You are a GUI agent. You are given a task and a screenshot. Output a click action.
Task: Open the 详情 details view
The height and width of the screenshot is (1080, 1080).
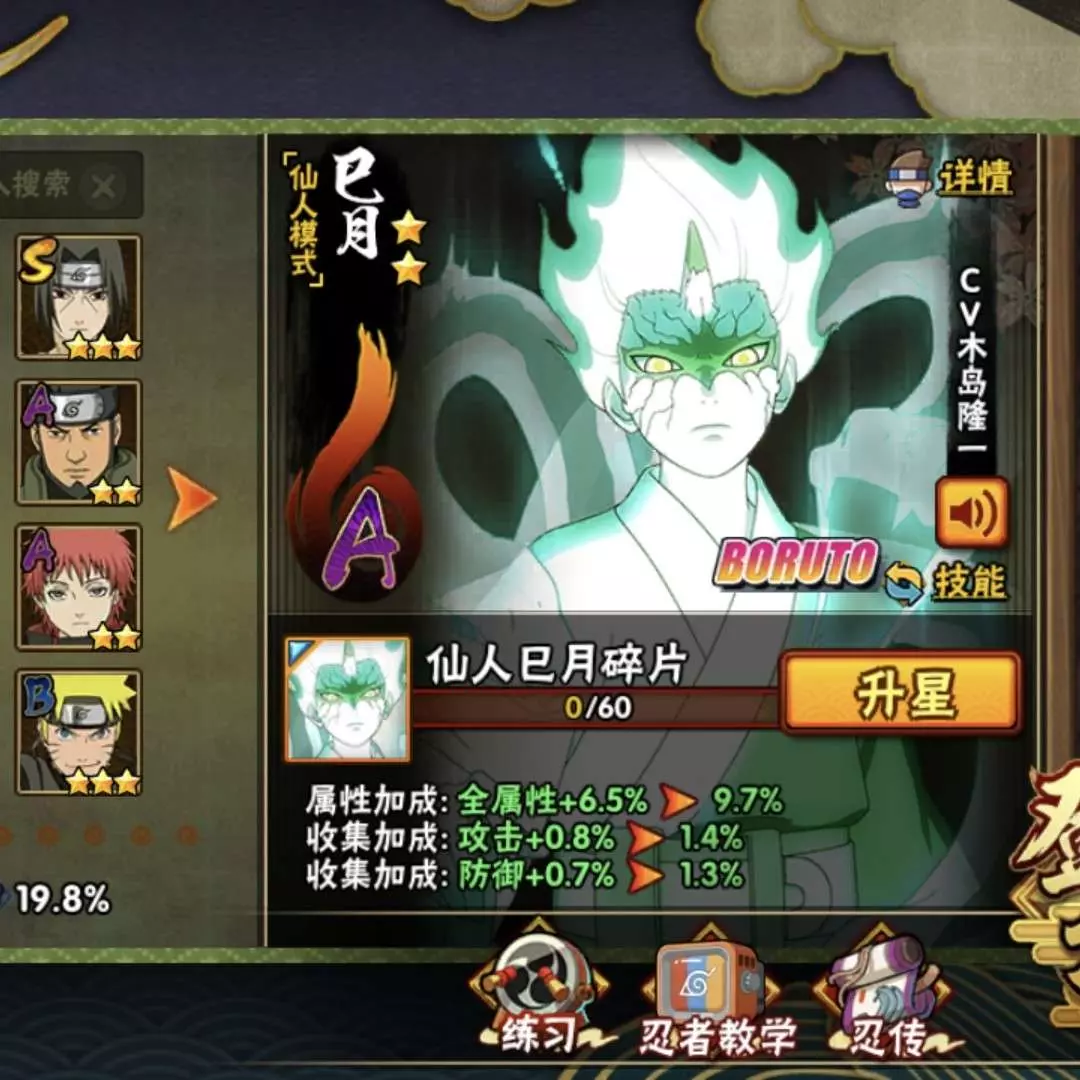[x=950, y=180]
